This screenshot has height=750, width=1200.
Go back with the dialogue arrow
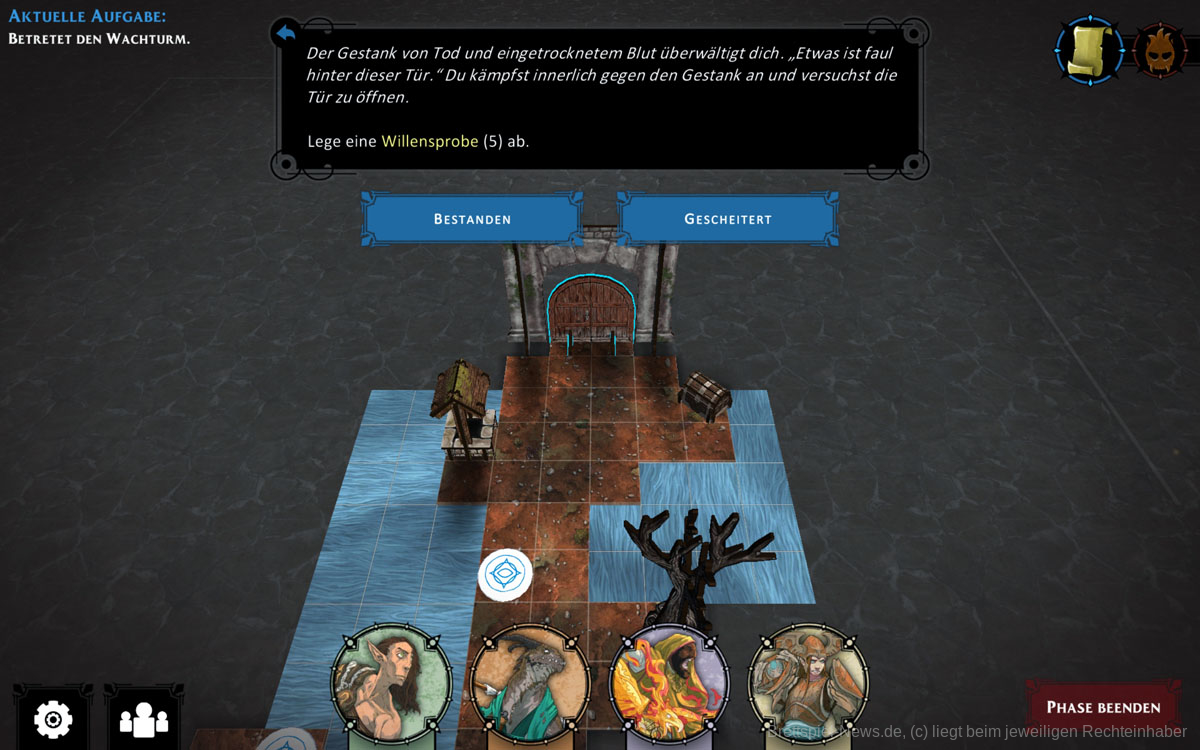pyautogui.click(x=286, y=34)
